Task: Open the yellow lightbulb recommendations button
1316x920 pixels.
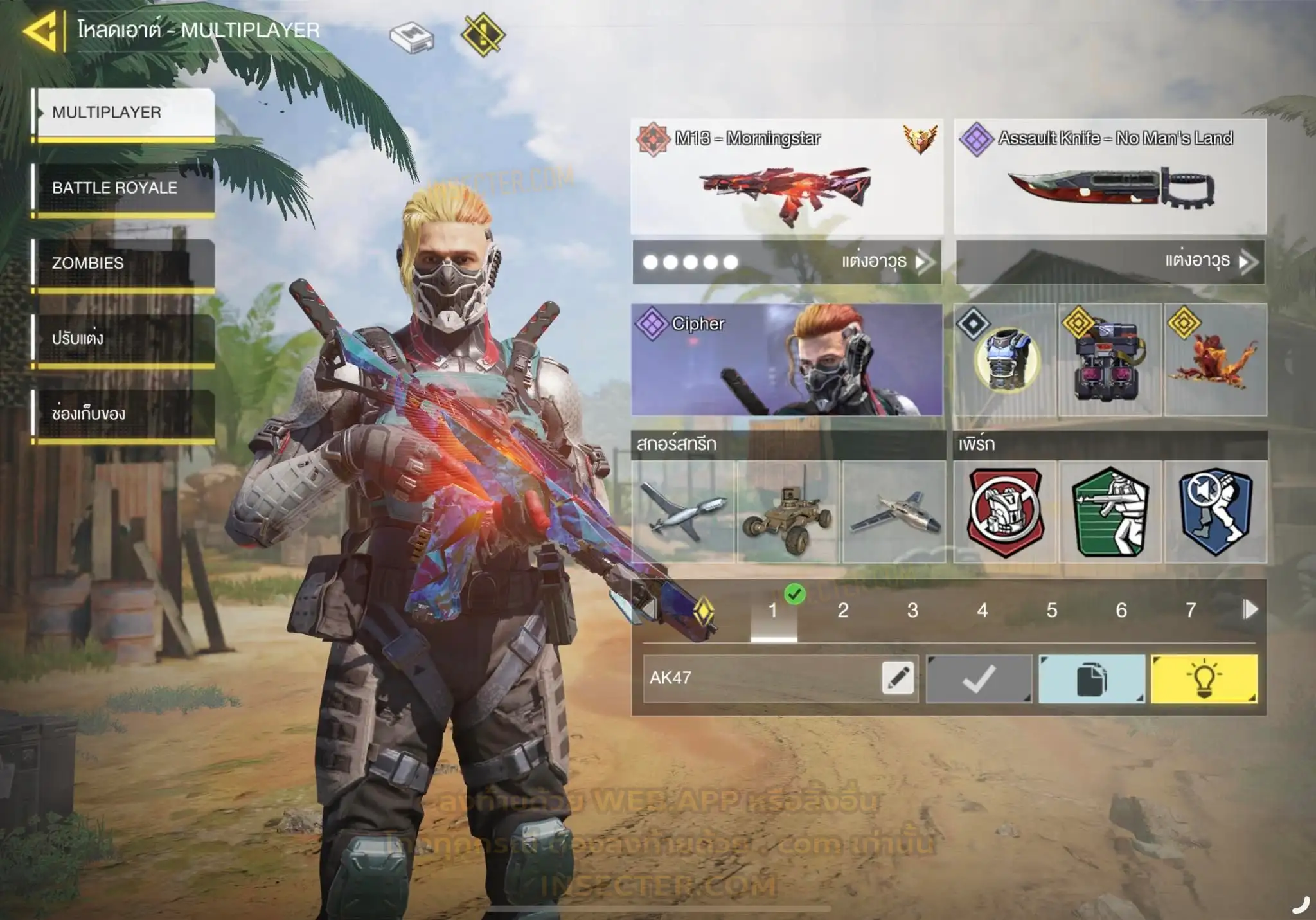Action: [x=1204, y=679]
